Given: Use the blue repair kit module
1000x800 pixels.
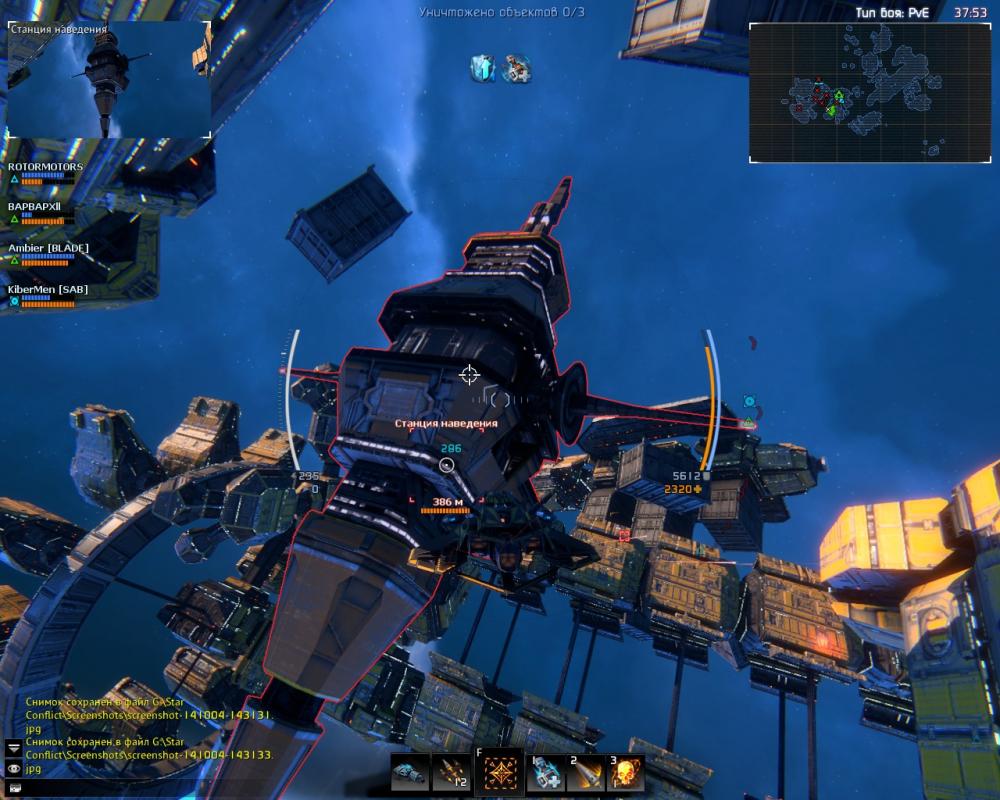Looking at the screenshot, I should coord(546,773).
